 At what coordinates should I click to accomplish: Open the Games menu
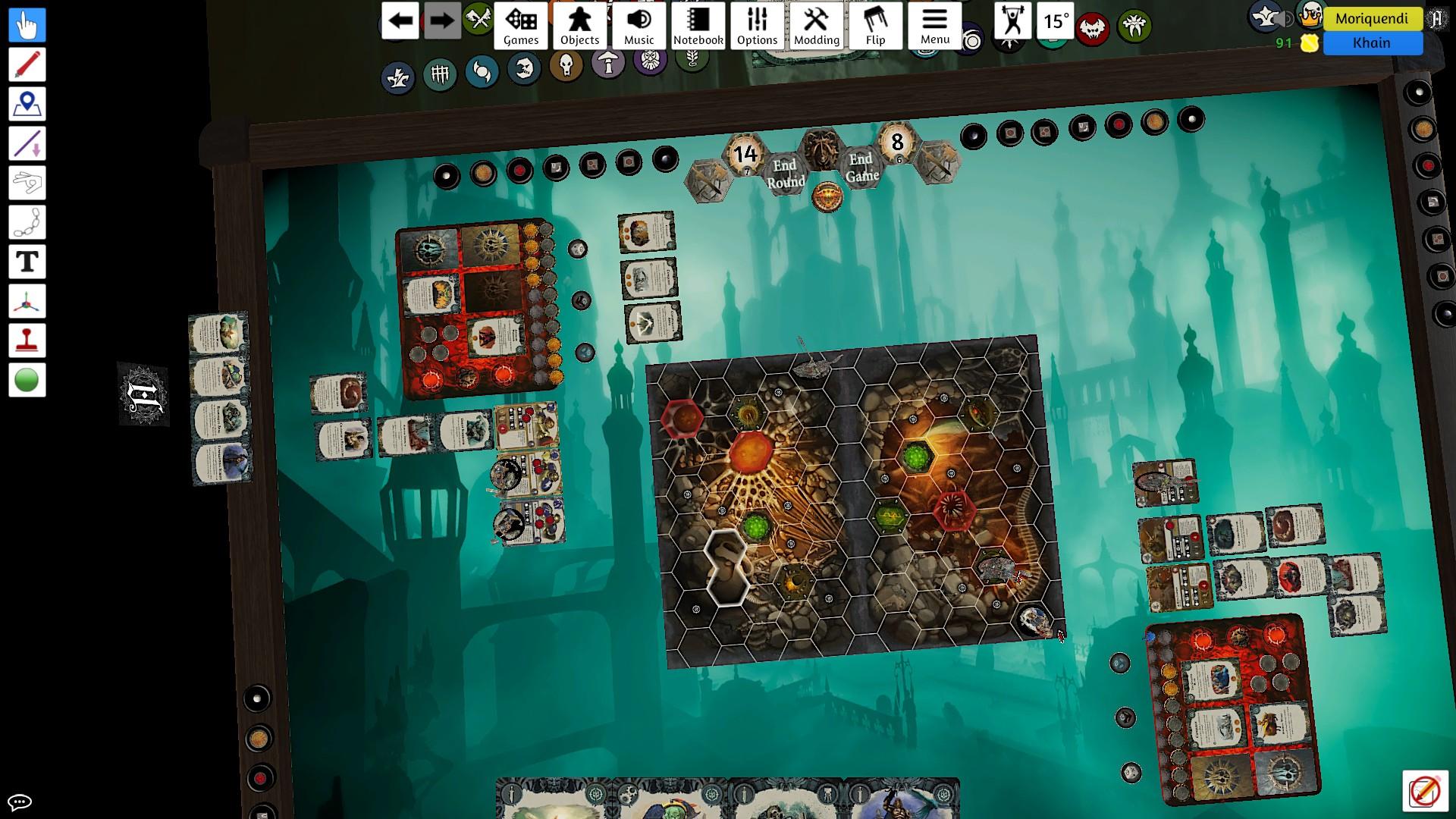click(x=521, y=26)
